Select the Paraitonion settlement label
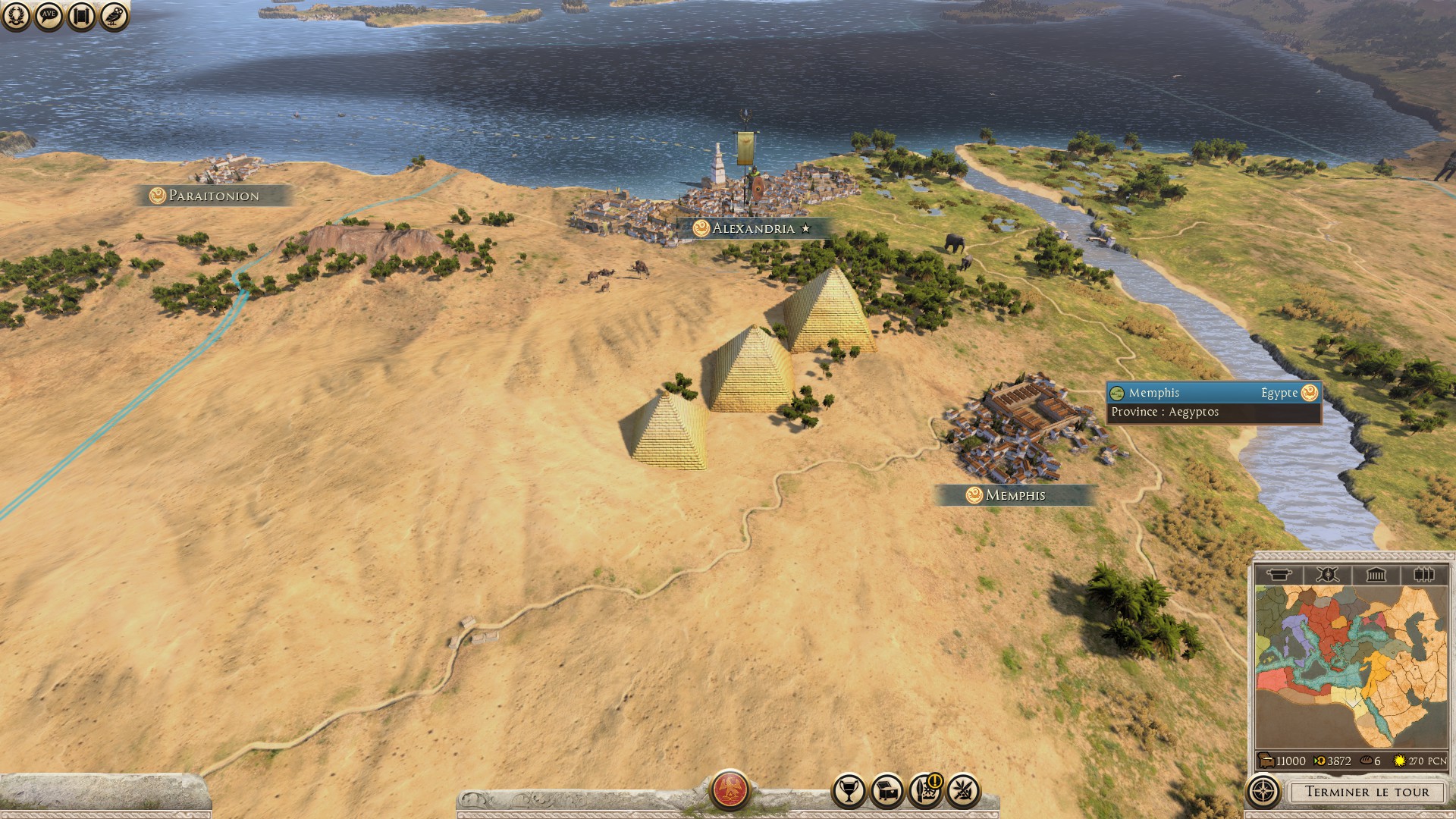This screenshot has height=819, width=1456. pos(213,196)
